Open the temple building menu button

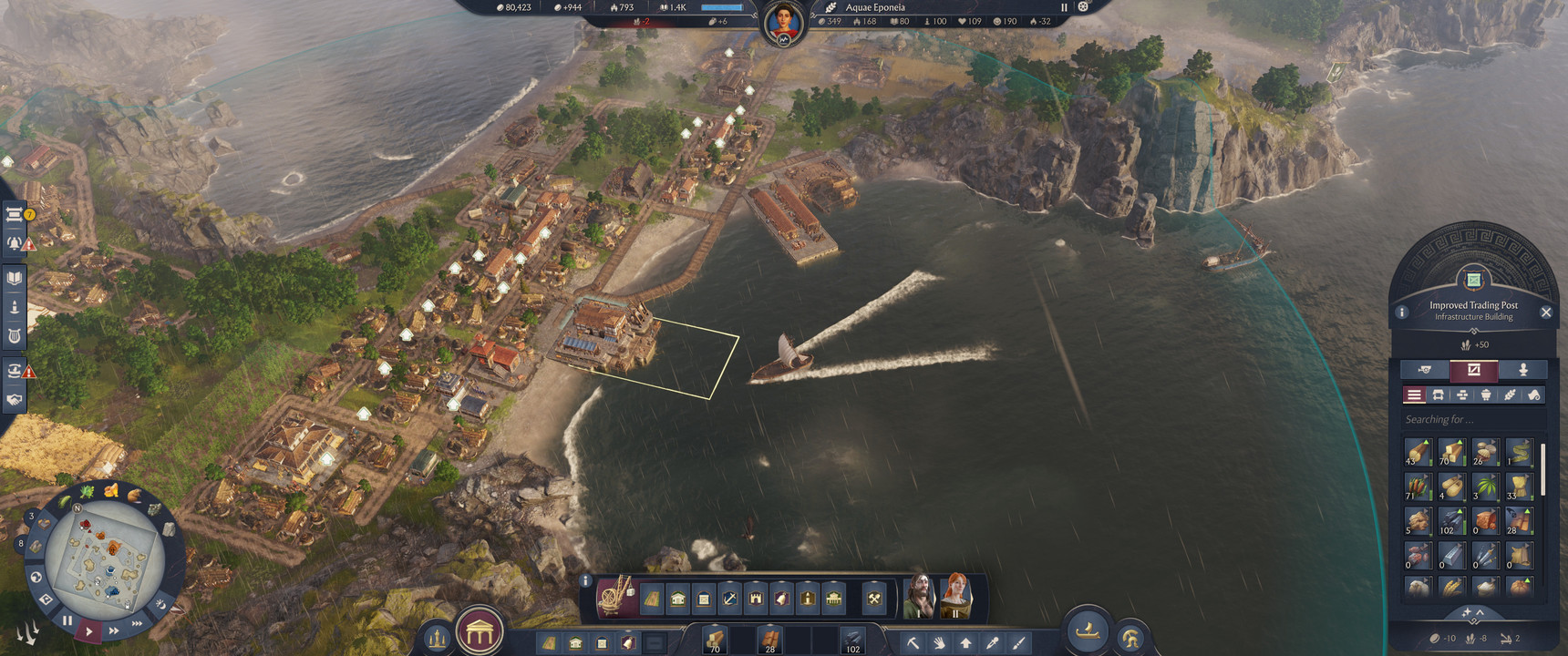[x=480, y=630]
